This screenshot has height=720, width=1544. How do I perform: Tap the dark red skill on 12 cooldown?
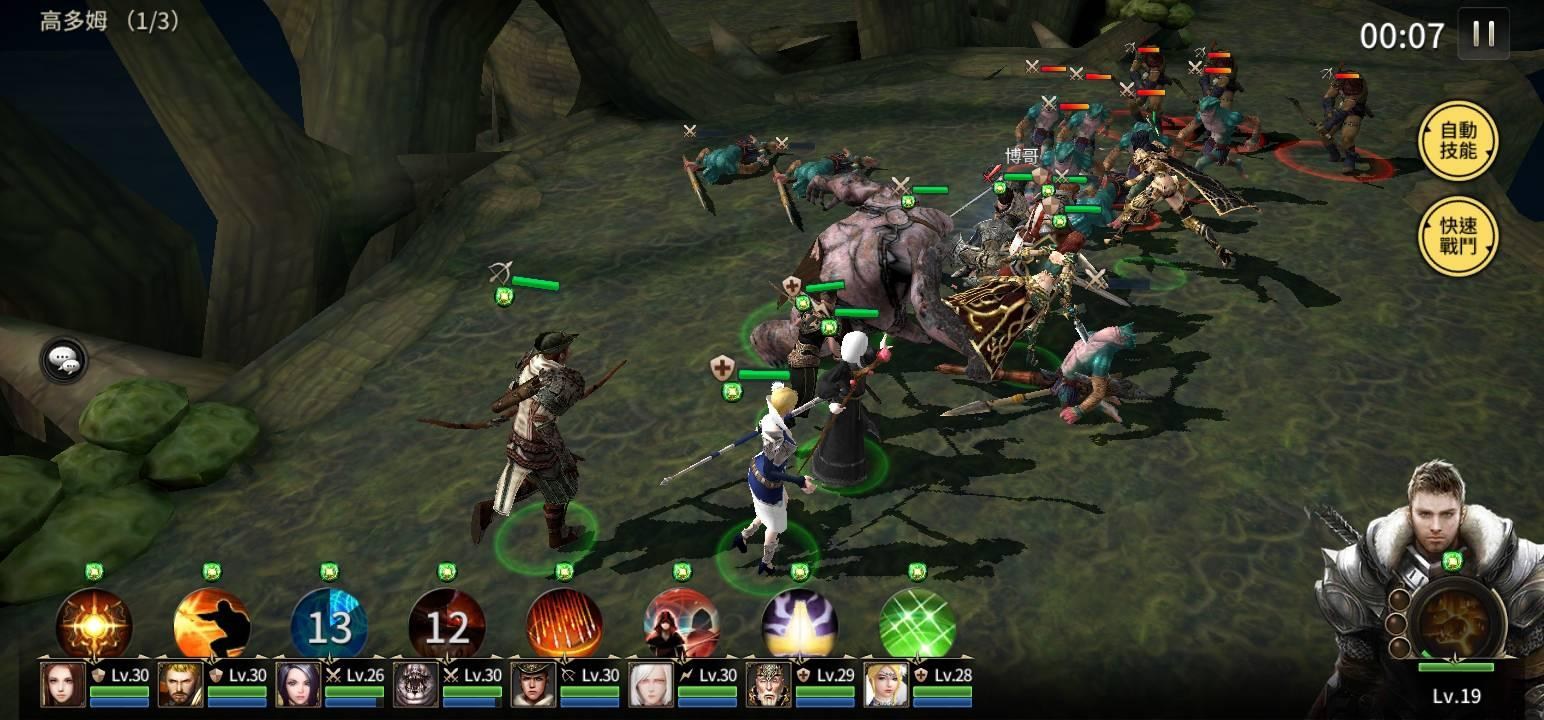447,625
